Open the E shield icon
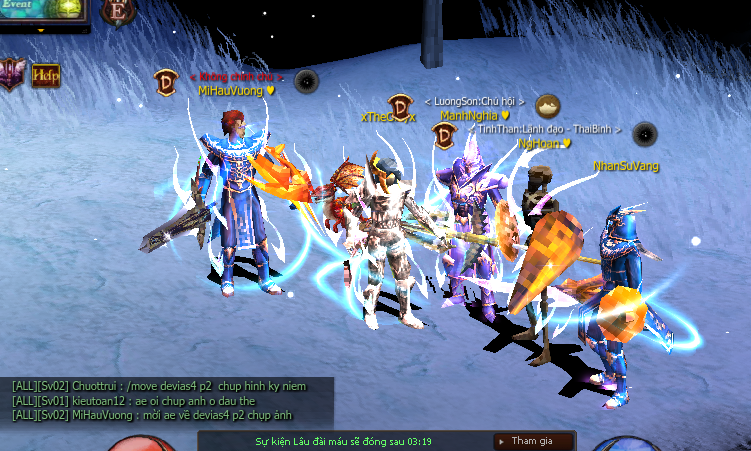The width and height of the screenshot is (751, 451). tap(119, 11)
